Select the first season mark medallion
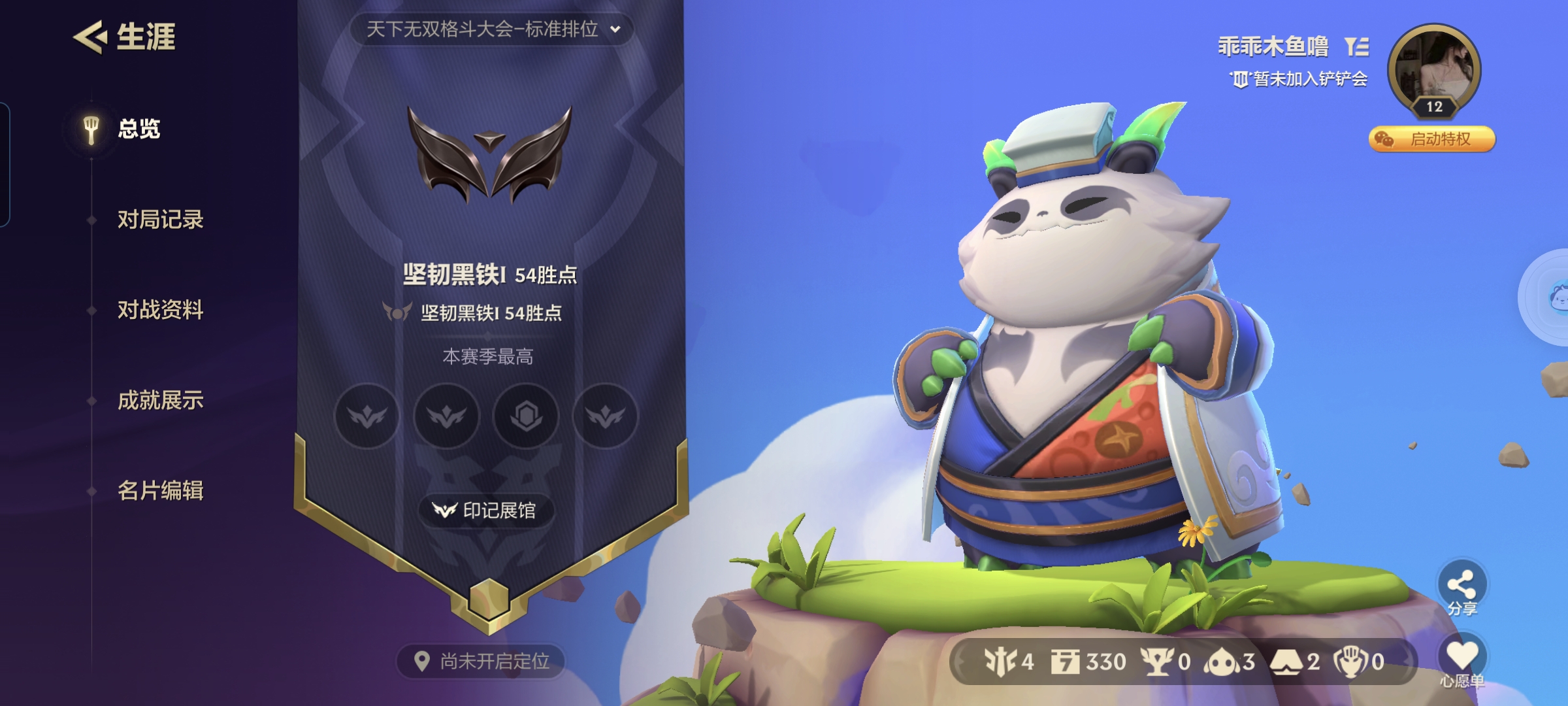The image size is (1568, 706). (x=367, y=416)
